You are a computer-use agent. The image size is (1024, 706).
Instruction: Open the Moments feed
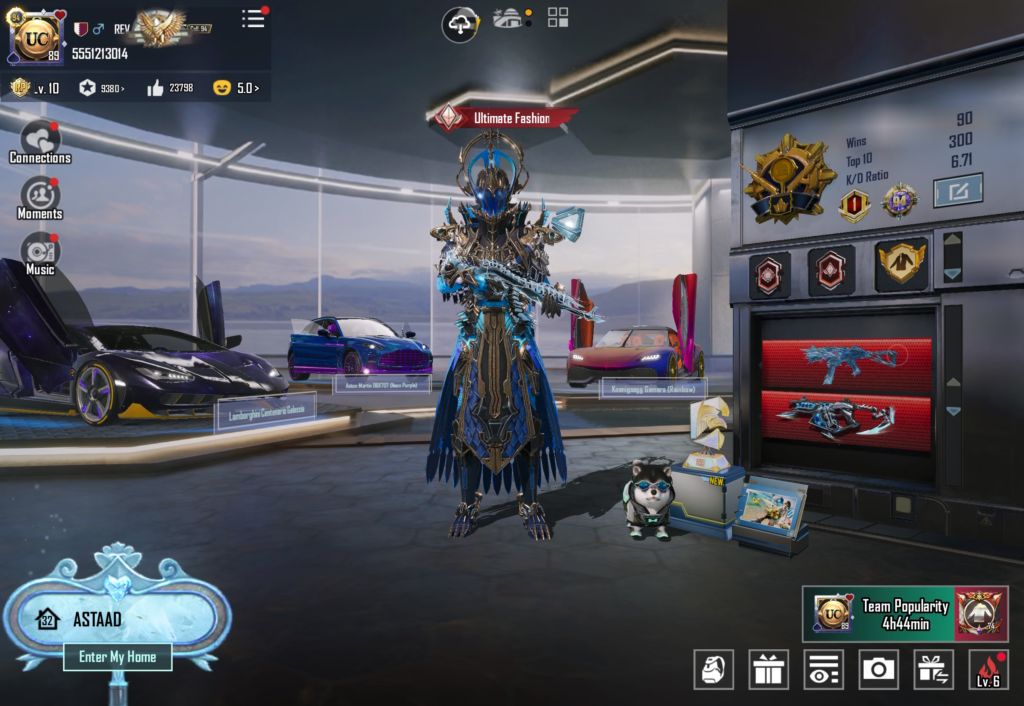[x=40, y=198]
